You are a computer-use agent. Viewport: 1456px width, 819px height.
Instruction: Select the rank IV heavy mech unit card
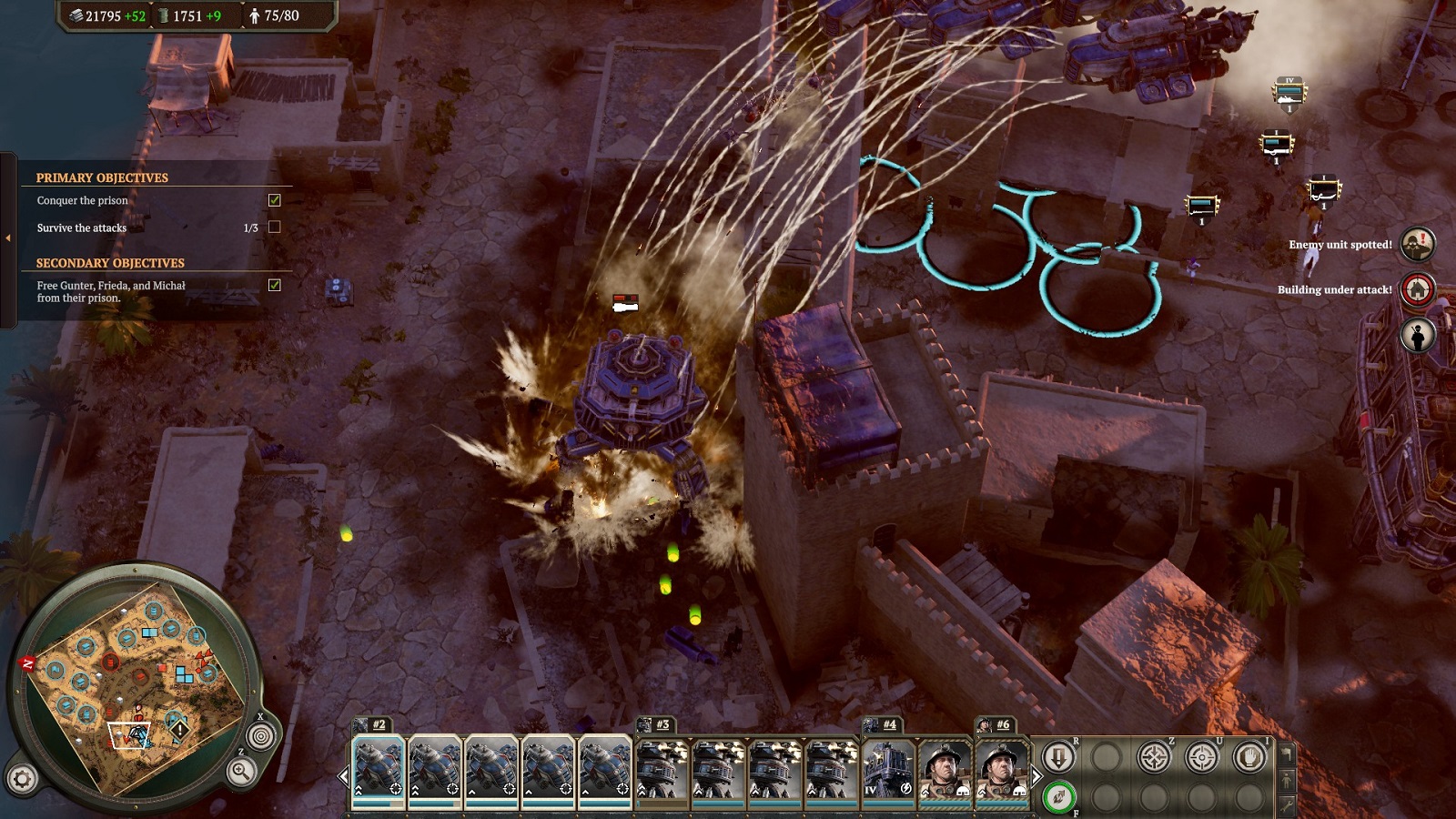[888, 770]
